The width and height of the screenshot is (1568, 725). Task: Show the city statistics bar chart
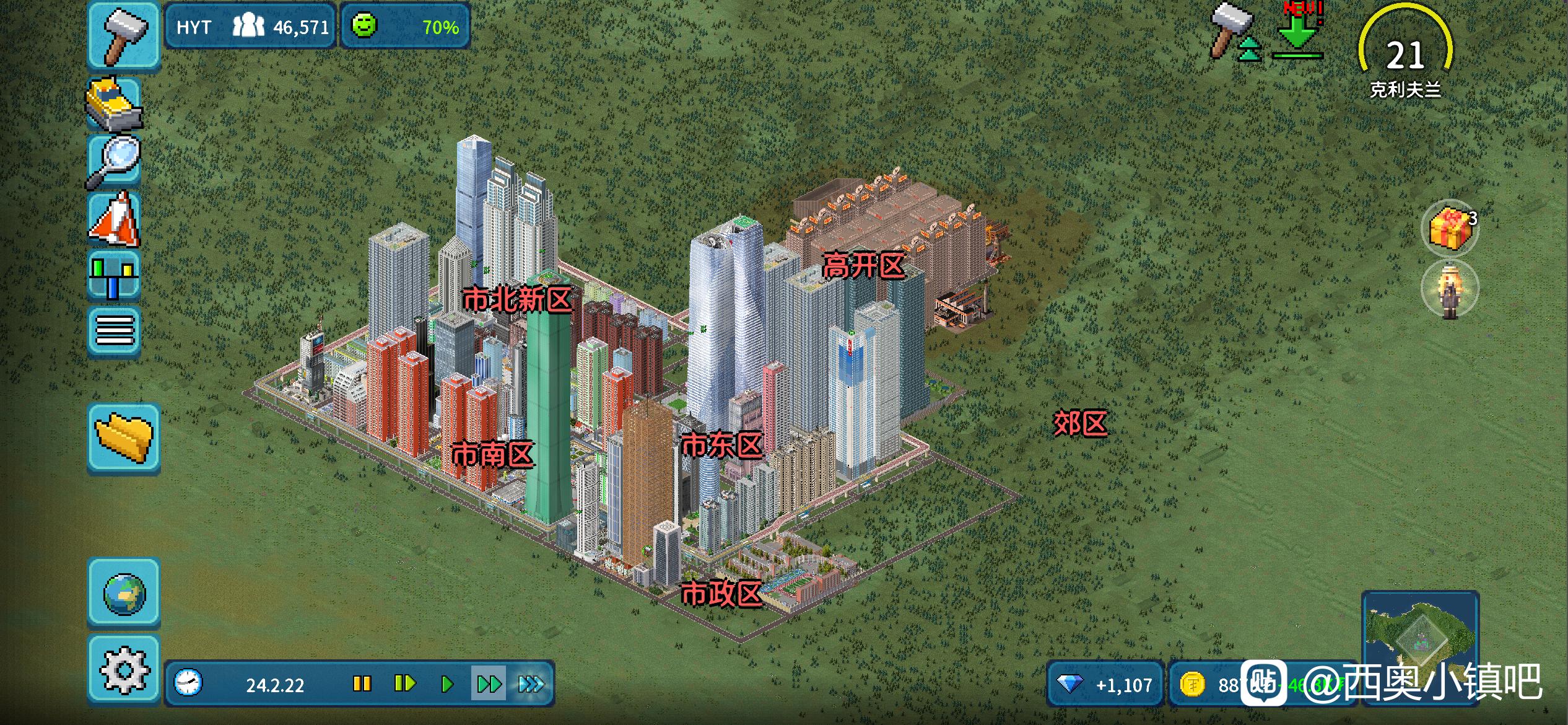click(x=113, y=276)
